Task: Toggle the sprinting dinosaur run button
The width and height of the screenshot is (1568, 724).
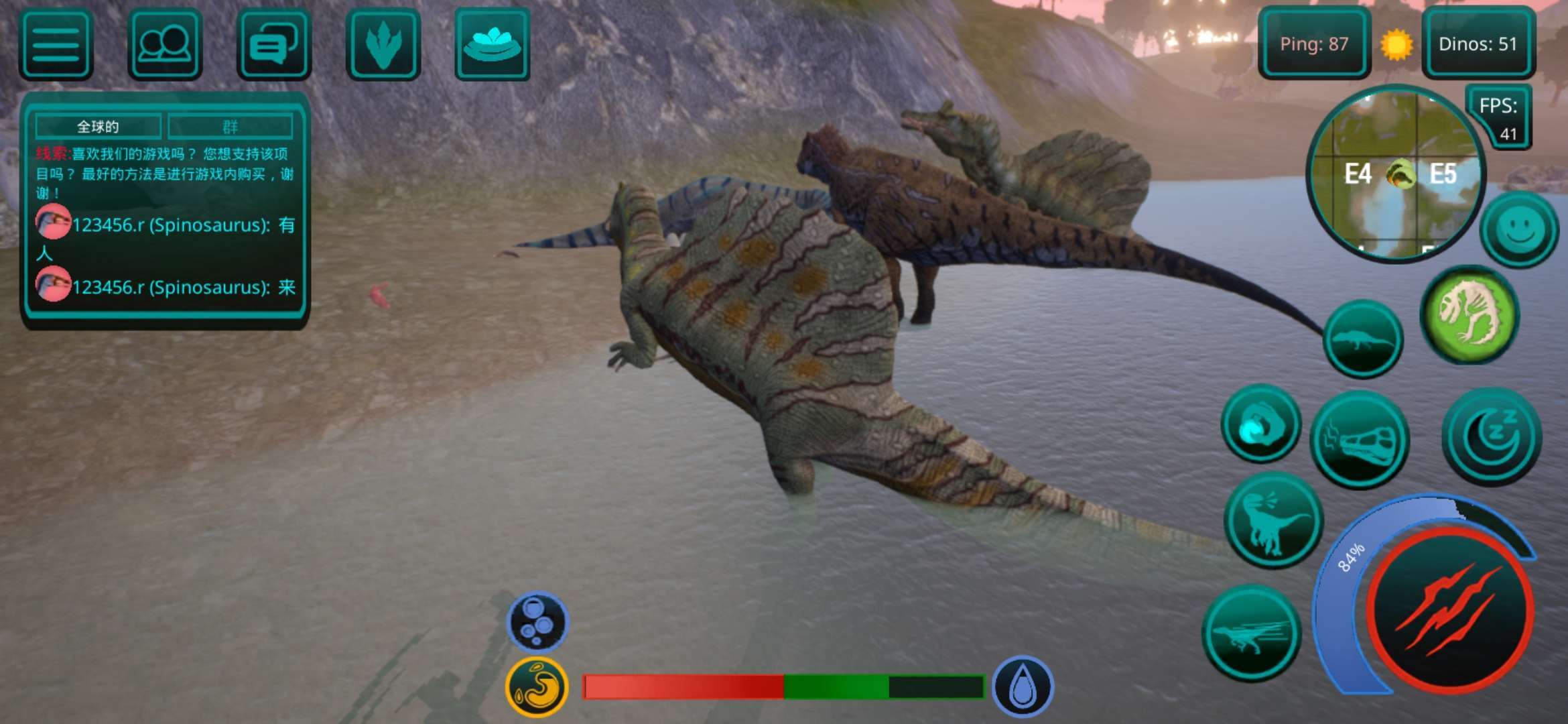Action: (1251, 632)
